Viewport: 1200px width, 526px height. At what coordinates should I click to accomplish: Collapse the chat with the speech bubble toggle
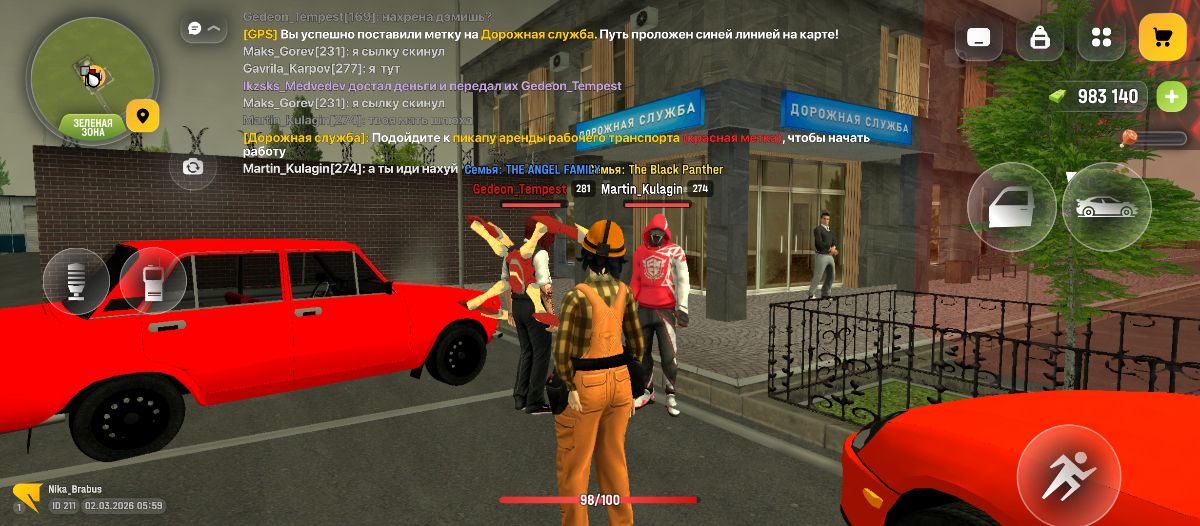pos(204,28)
